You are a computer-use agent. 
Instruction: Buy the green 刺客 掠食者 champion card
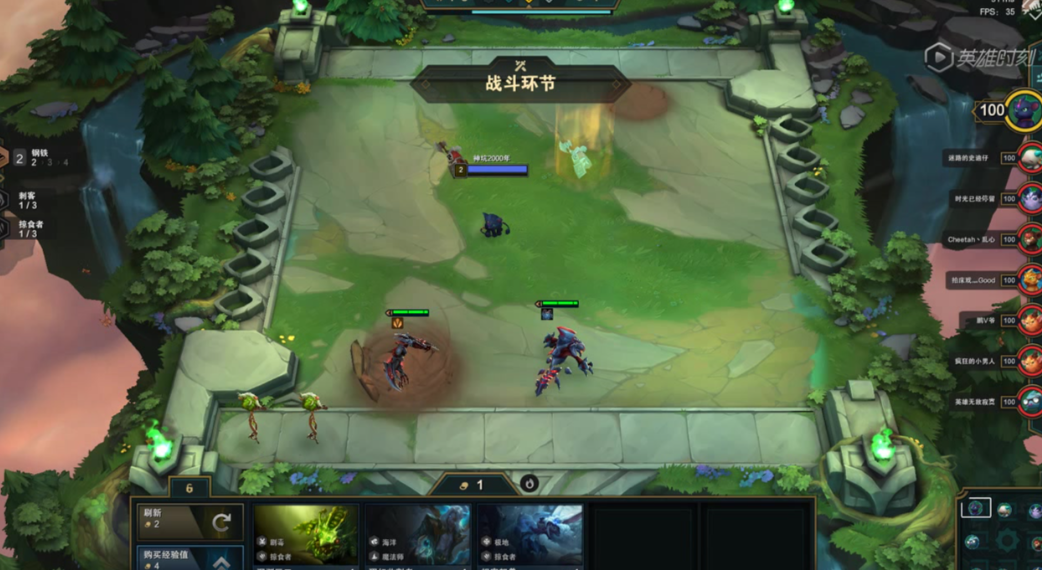pos(306,535)
